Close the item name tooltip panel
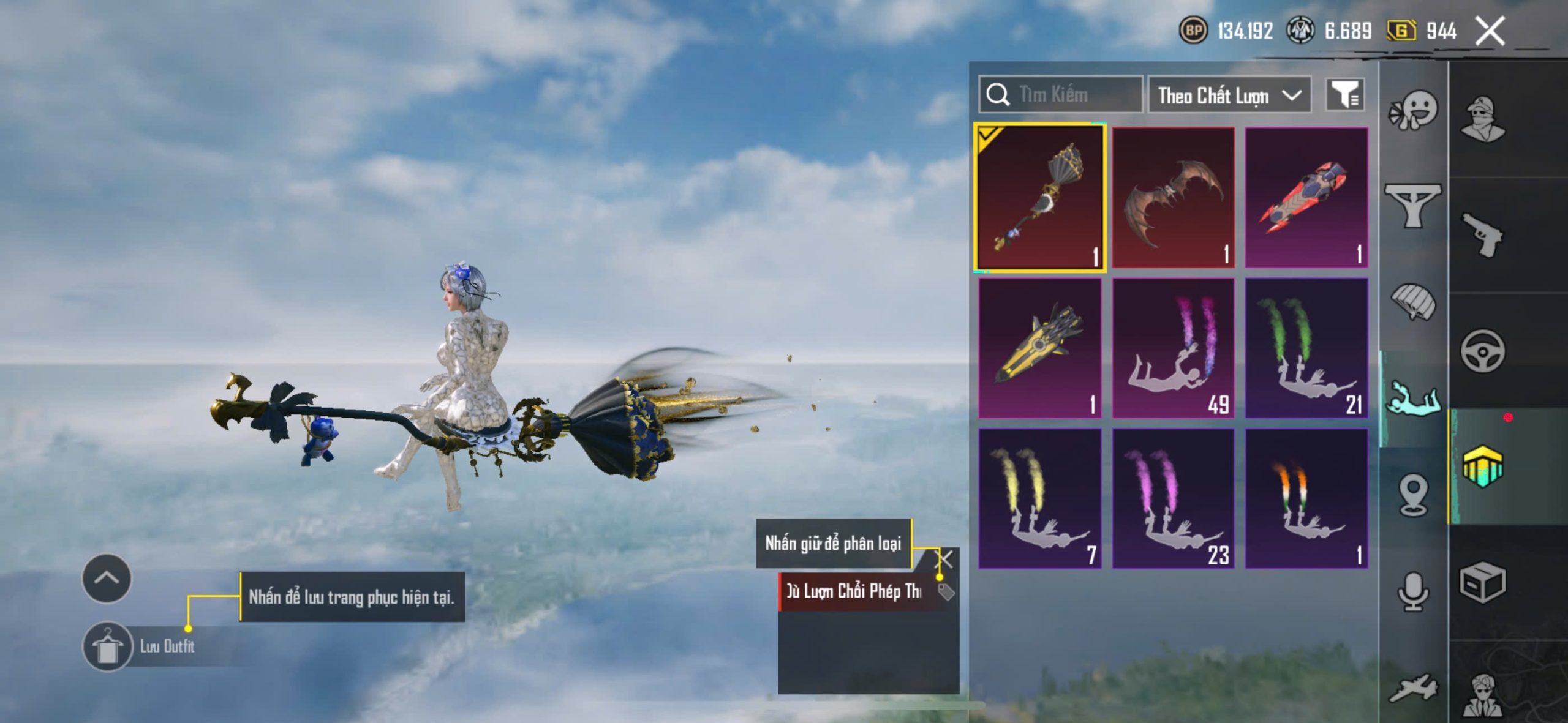This screenshot has width=1568, height=723. coord(945,558)
